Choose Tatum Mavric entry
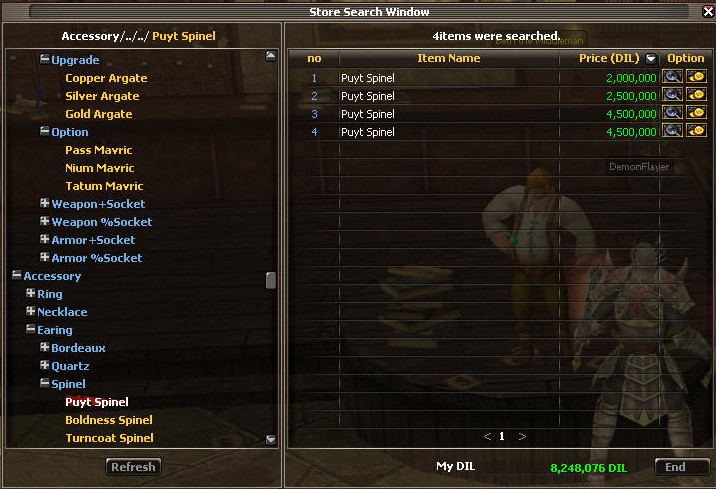Image resolution: width=716 pixels, height=489 pixels. coord(104,186)
